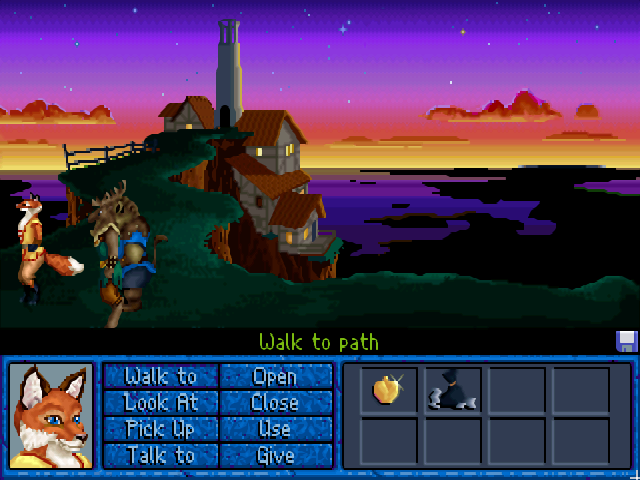Image resolution: width=640 pixels, height=480 pixels.
Task: Choose the Look At verb
Action: click(161, 402)
